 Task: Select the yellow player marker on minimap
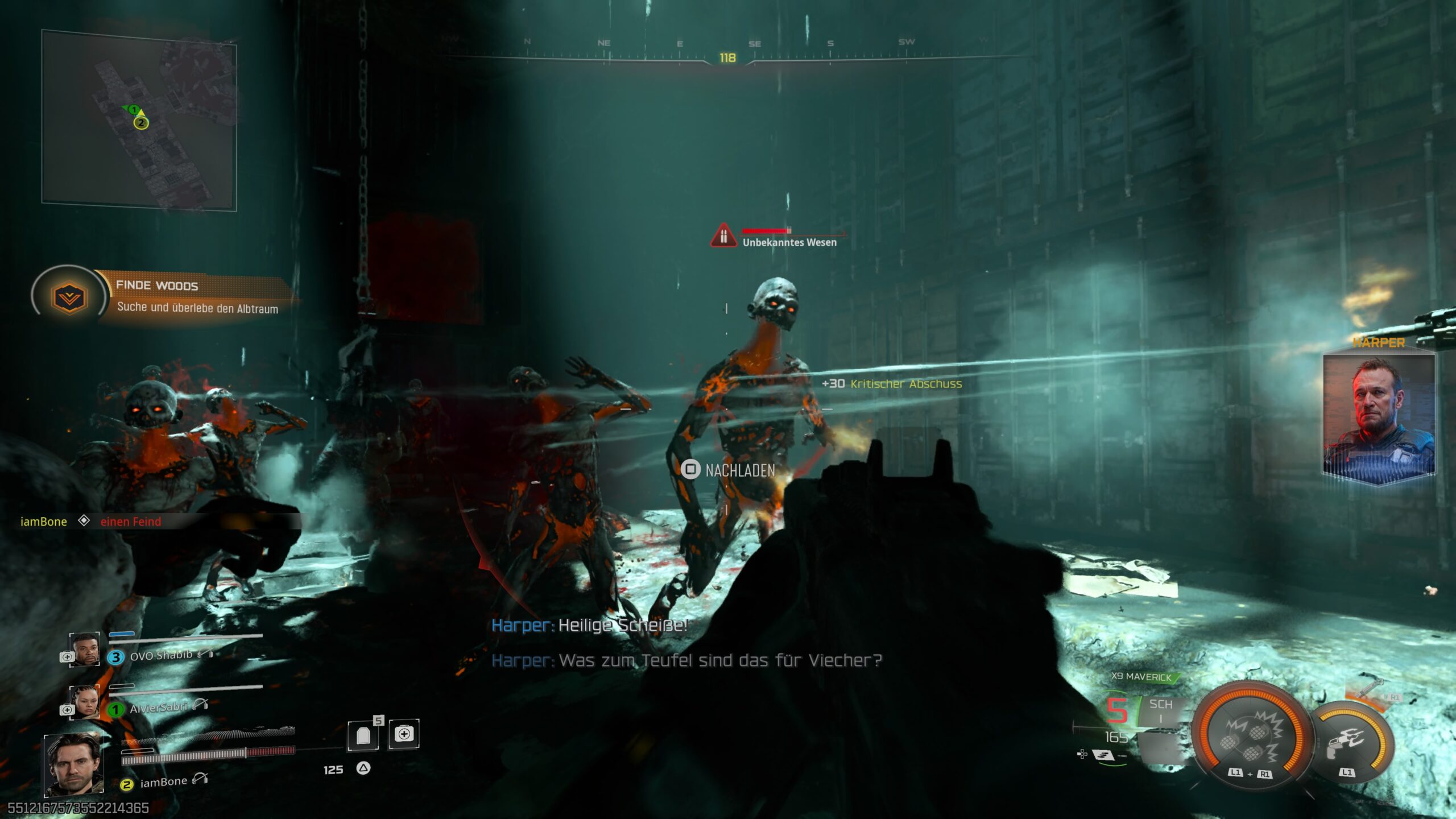click(141, 122)
